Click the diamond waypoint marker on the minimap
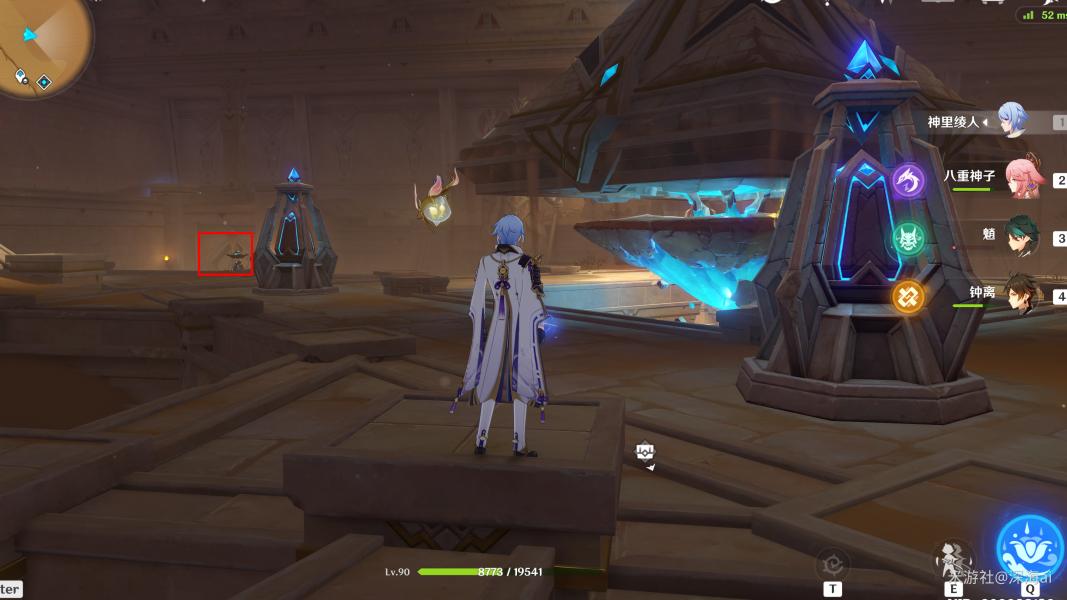 pos(44,81)
